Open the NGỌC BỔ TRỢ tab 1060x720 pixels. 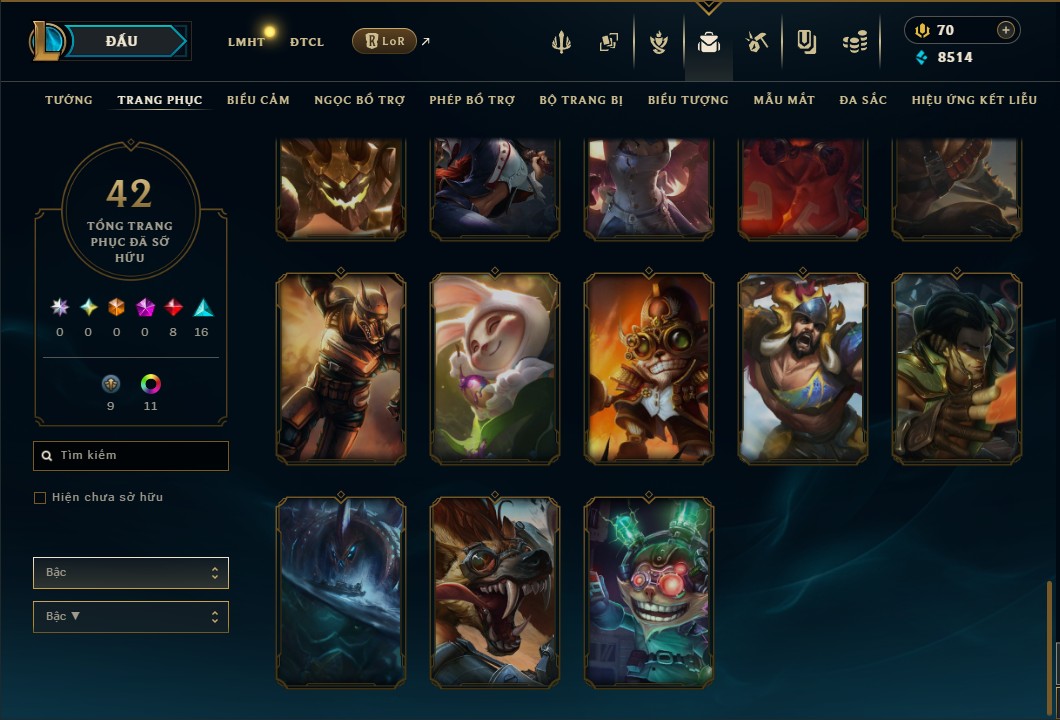pyautogui.click(x=360, y=100)
